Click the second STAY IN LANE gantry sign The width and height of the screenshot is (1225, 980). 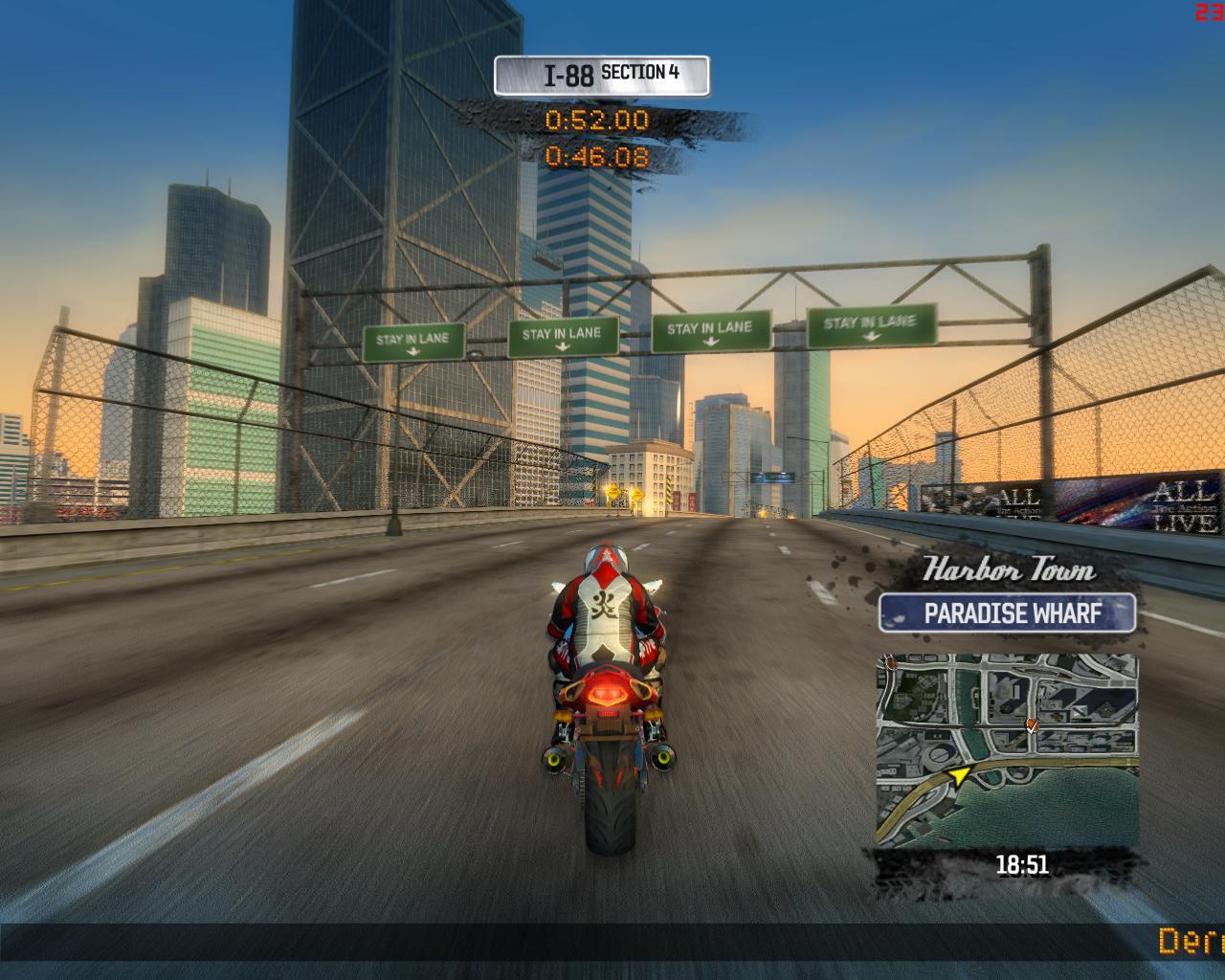coord(565,333)
